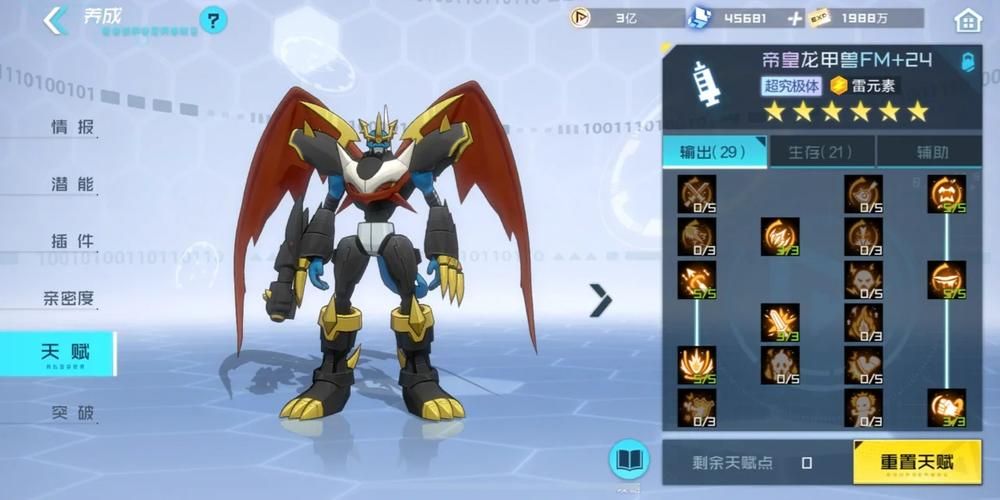This screenshot has width=1000, height=500.
Task: Toggle the lock icon beside Digimon name
Action: point(967,62)
